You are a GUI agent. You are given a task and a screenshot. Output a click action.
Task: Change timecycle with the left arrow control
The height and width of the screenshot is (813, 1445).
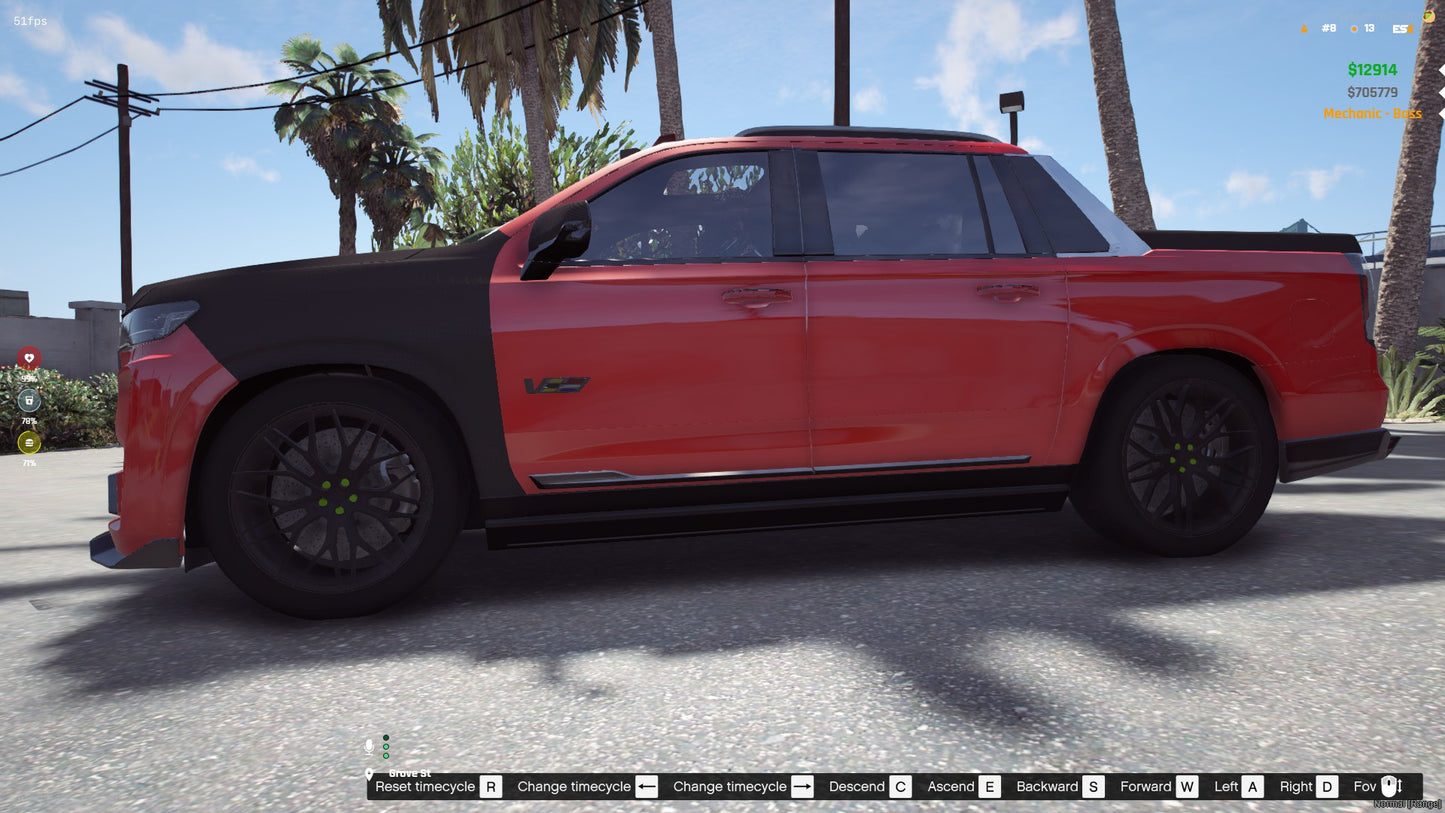(x=646, y=786)
